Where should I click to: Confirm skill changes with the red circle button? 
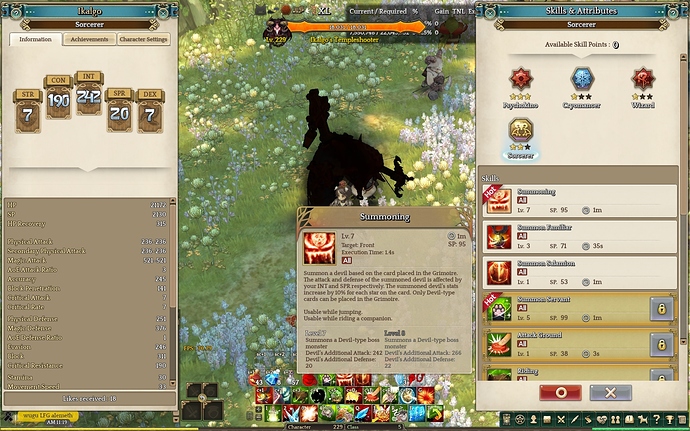[559, 392]
